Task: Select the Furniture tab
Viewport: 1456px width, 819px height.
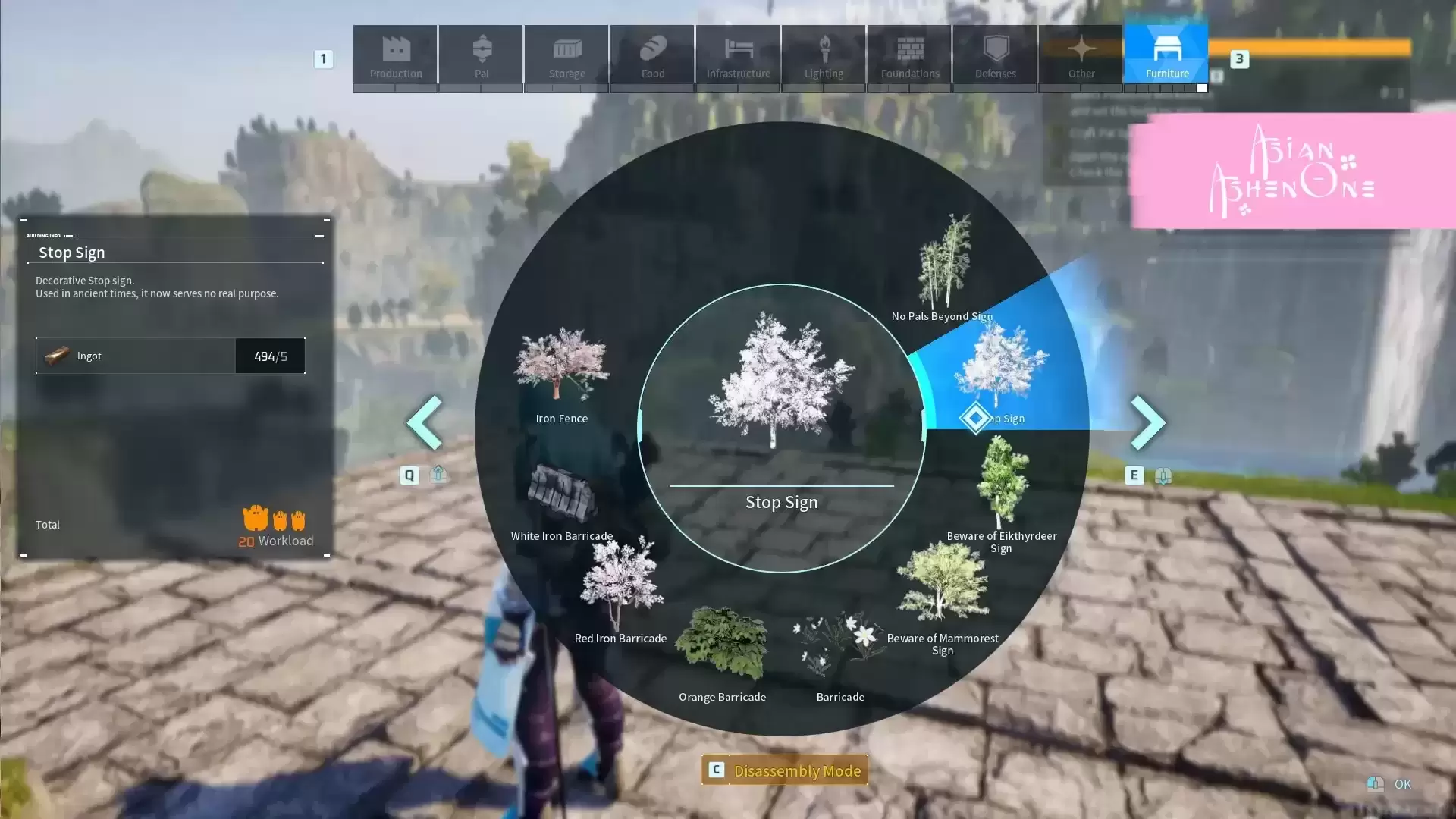Action: [x=1166, y=54]
